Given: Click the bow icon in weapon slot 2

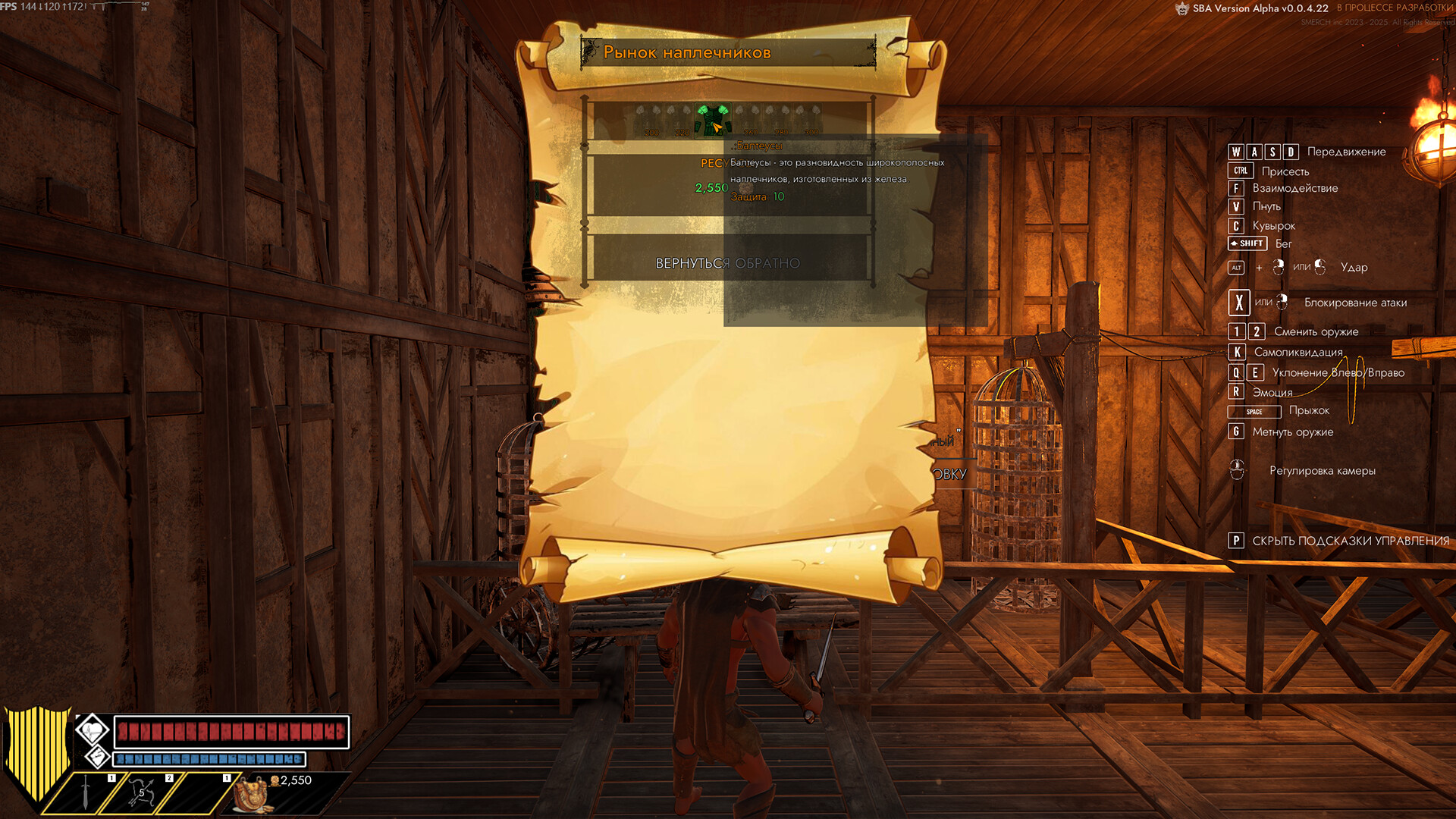Looking at the screenshot, I should pyautogui.click(x=143, y=792).
